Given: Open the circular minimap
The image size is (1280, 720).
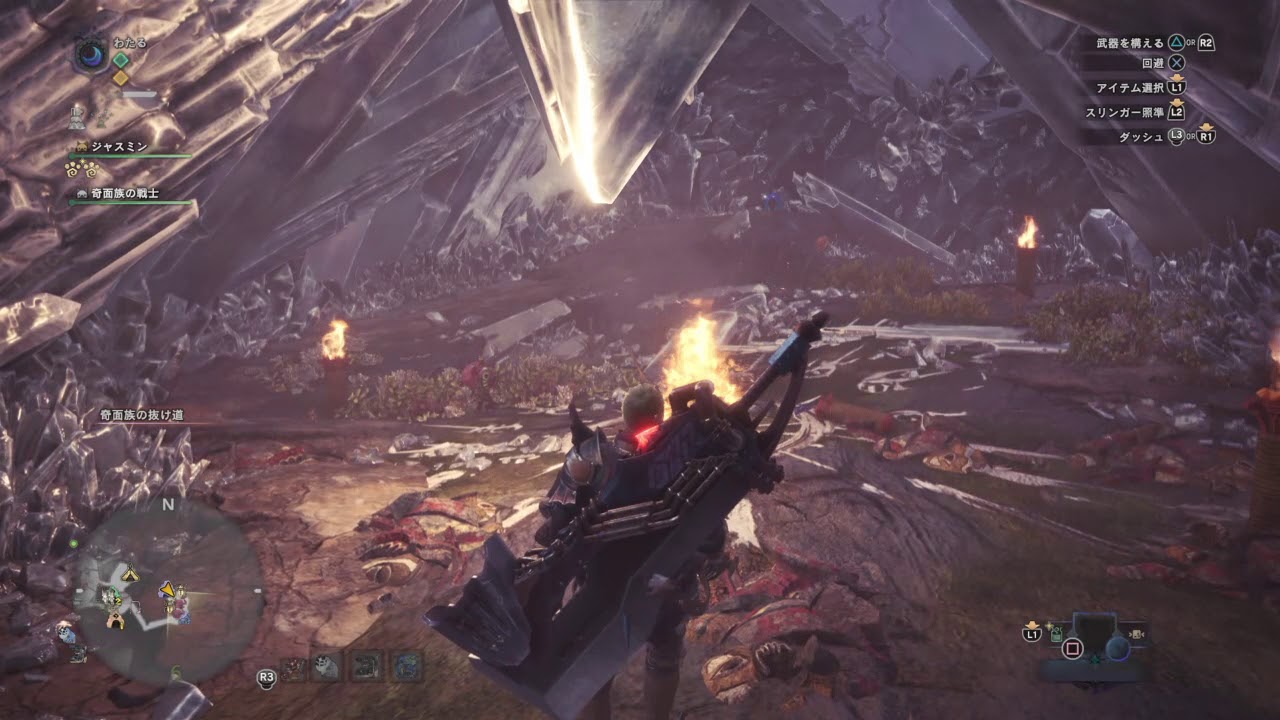Looking at the screenshot, I should tap(167, 592).
